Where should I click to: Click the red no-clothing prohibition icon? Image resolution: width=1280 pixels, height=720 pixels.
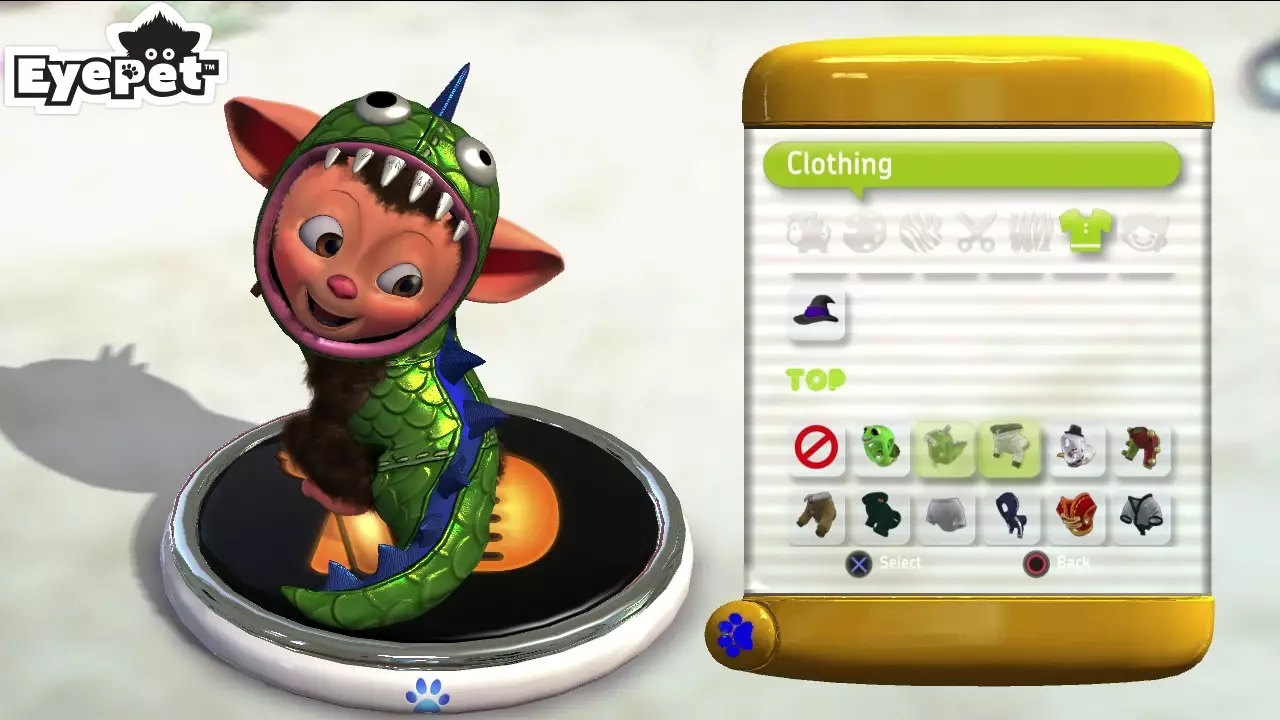[817, 448]
